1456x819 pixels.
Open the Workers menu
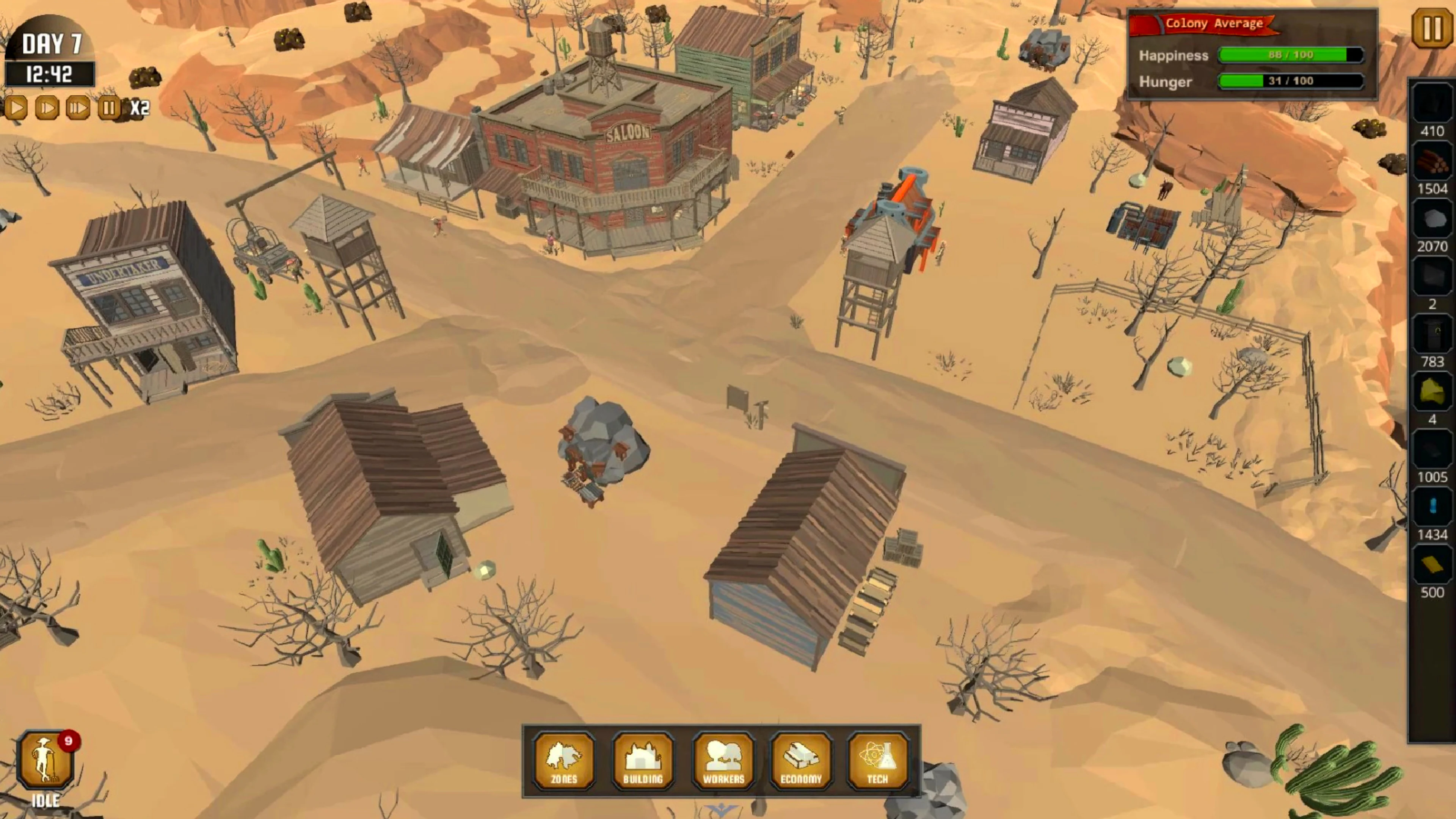723,760
